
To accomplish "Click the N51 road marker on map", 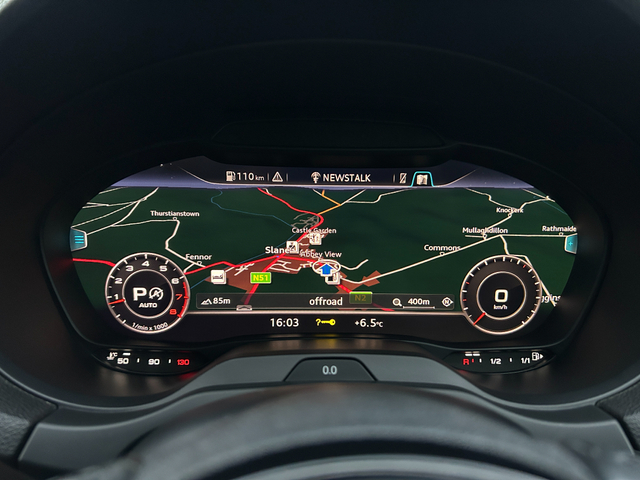I will point(260,277).
